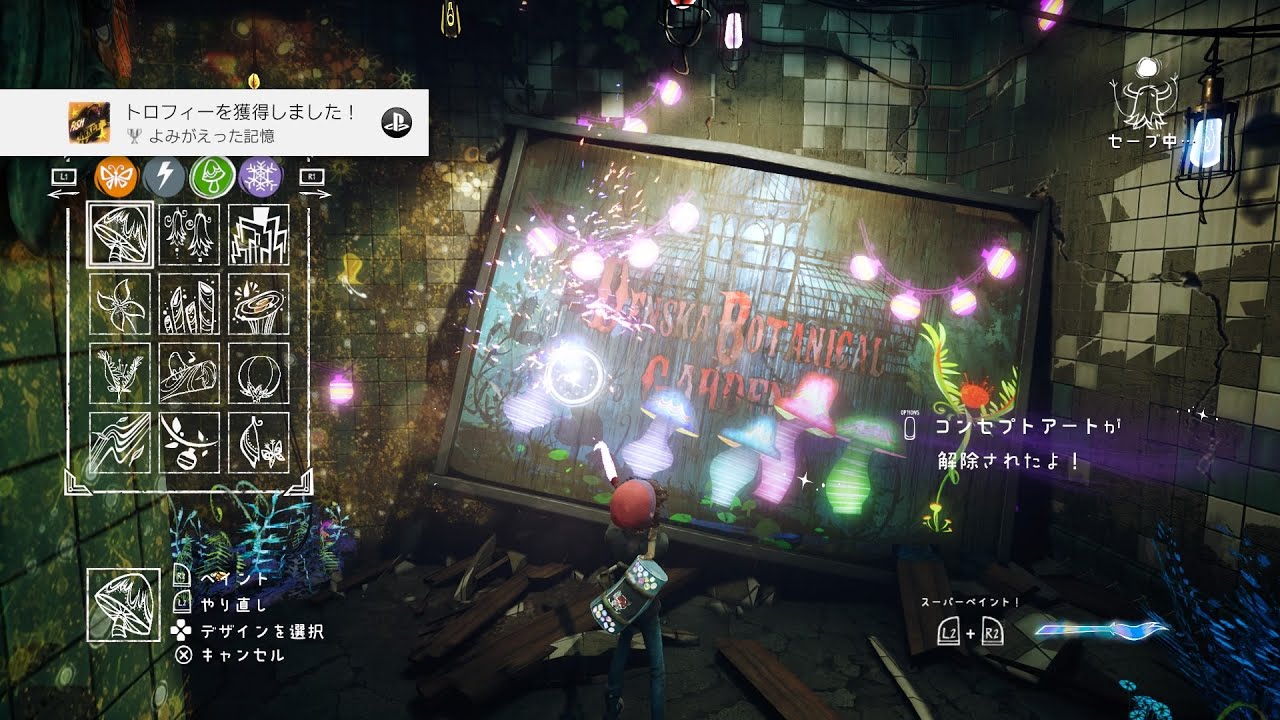Choose the log with bird design
Image resolution: width=1280 pixels, height=720 pixels.
[189, 373]
